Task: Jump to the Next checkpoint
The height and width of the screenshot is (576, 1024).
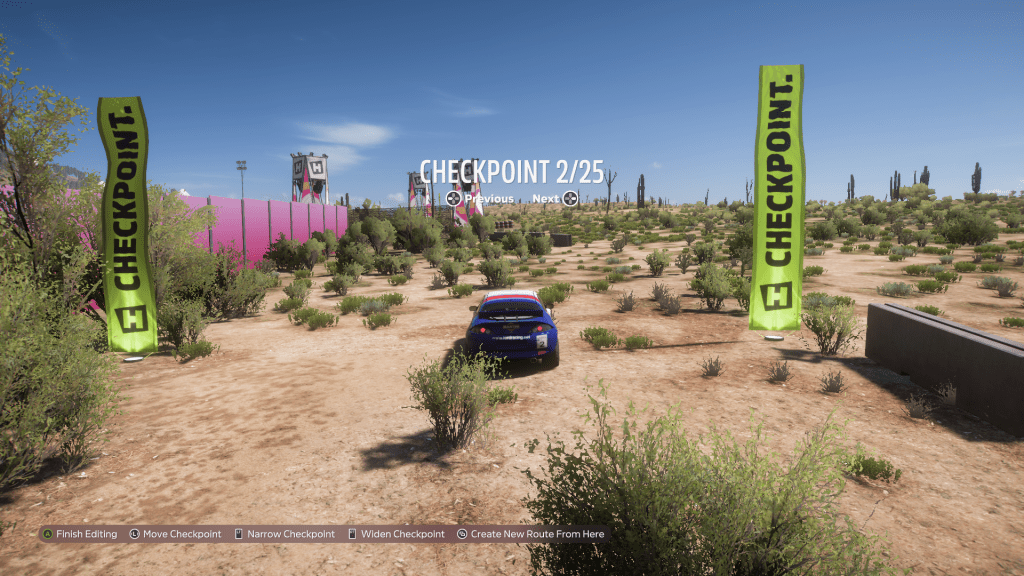Action: (x=555, y=198)
